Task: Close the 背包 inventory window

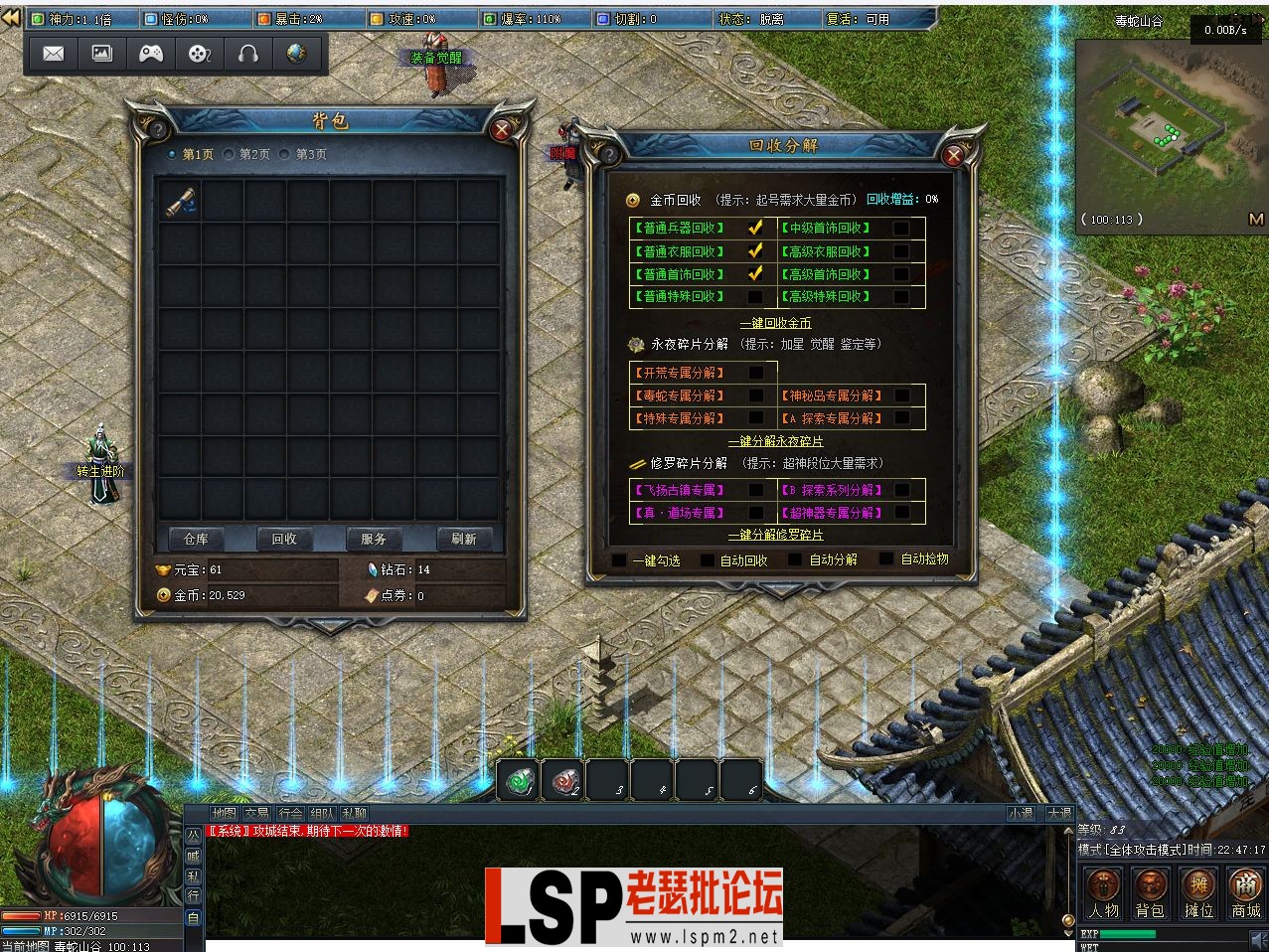Action: (x=502, y=129)
